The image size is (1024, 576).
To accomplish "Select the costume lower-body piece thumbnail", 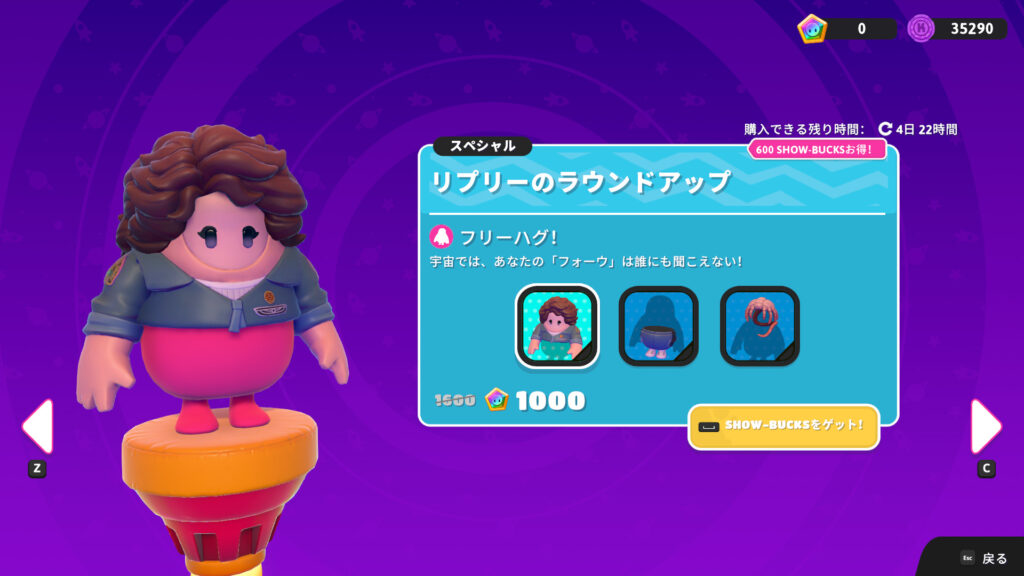I will (658, 326).
